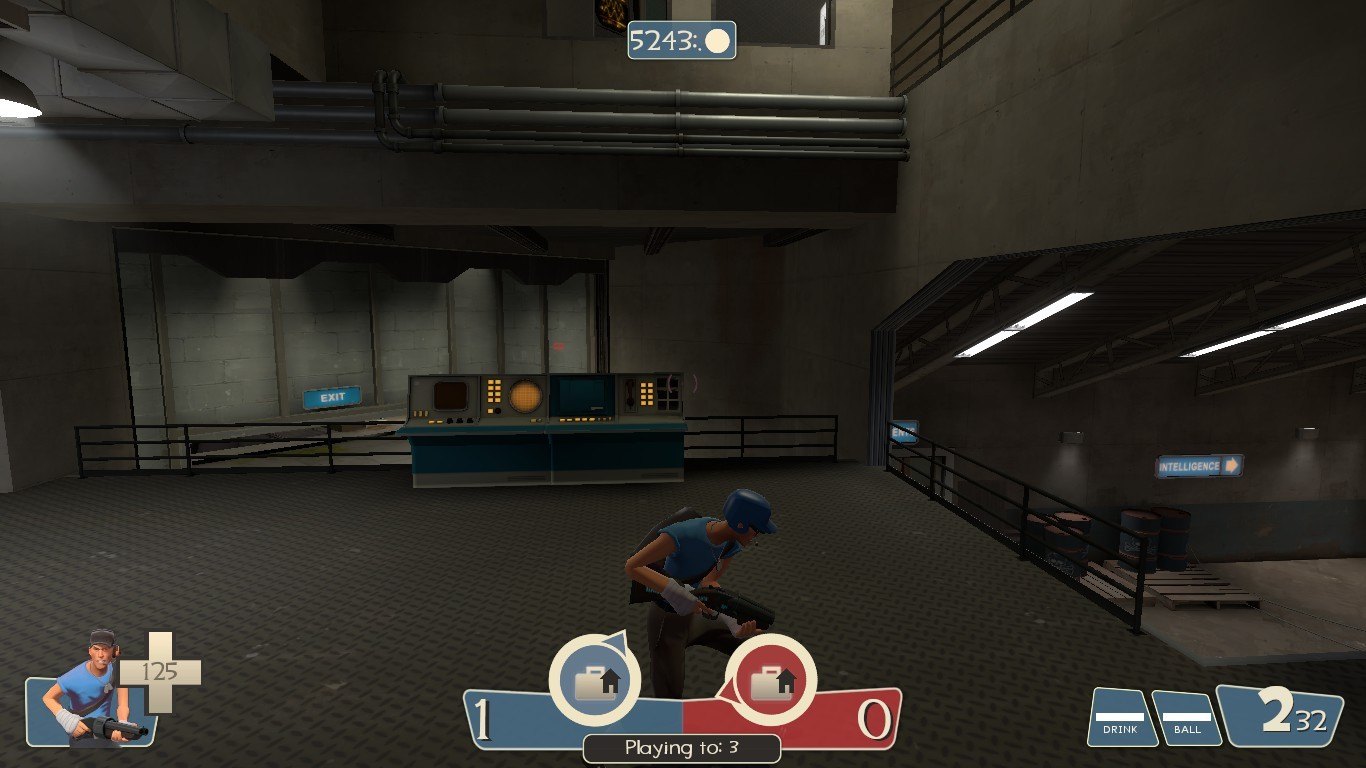1366x768 pixels.
Task: Click the blue team intelligence briefcase icon
Action: [x=597, y=682]
